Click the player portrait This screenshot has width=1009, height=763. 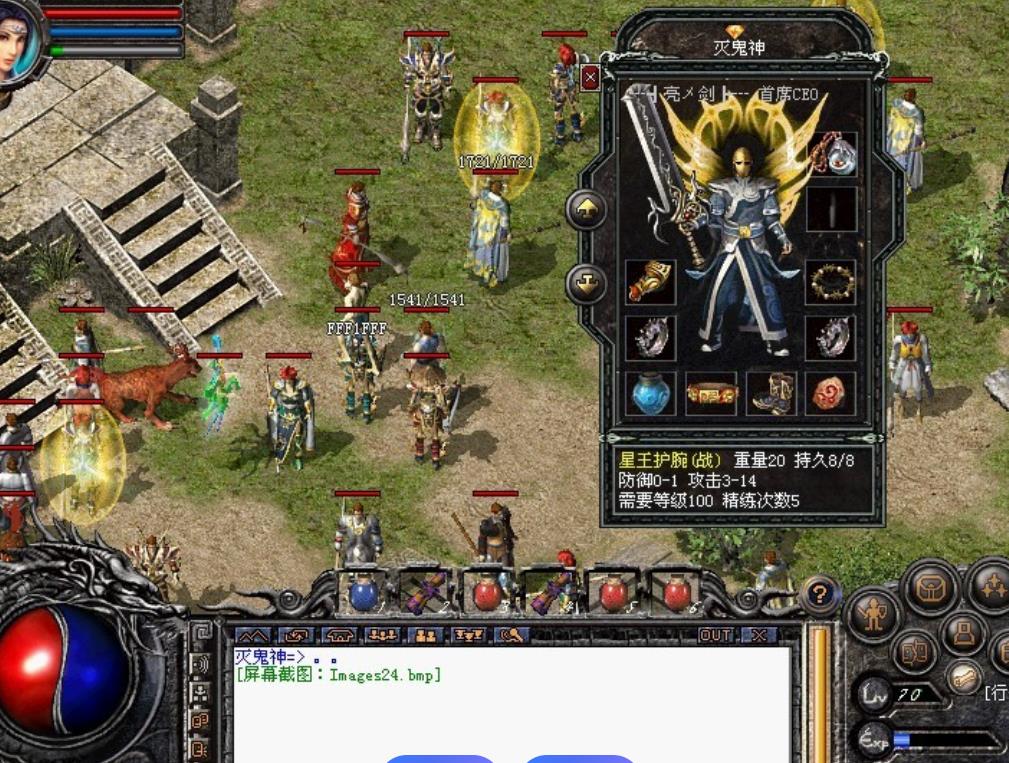(x=18, y=40)
